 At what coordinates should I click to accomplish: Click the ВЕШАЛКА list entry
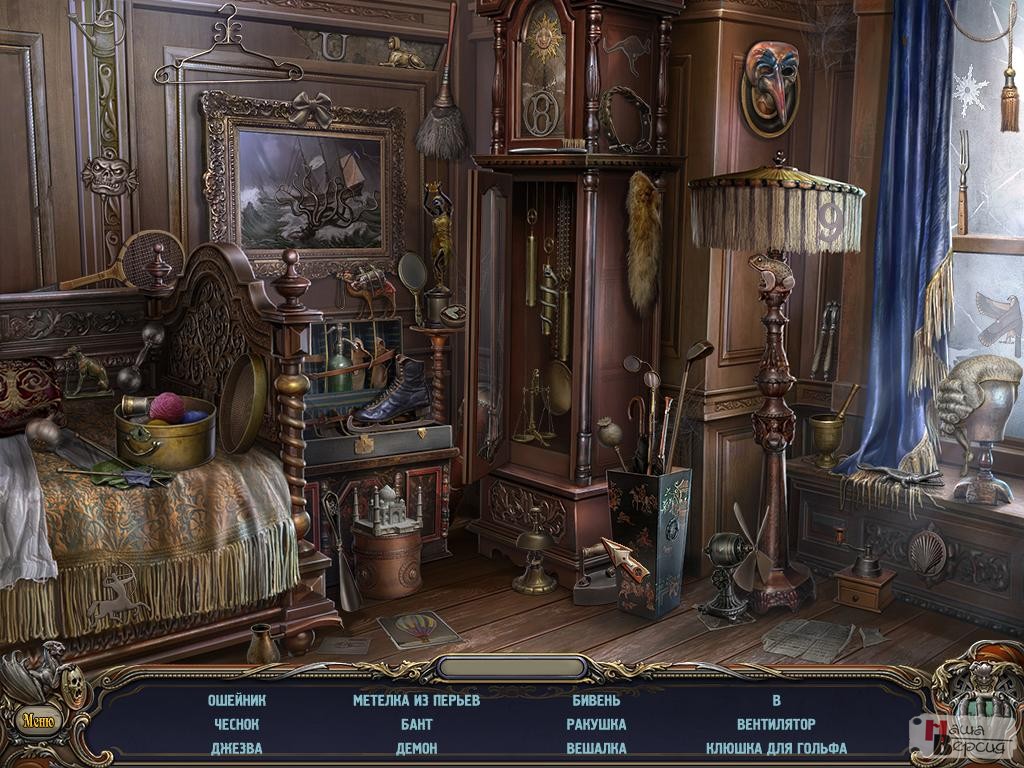pyautogui.click(x=596, y=748)
